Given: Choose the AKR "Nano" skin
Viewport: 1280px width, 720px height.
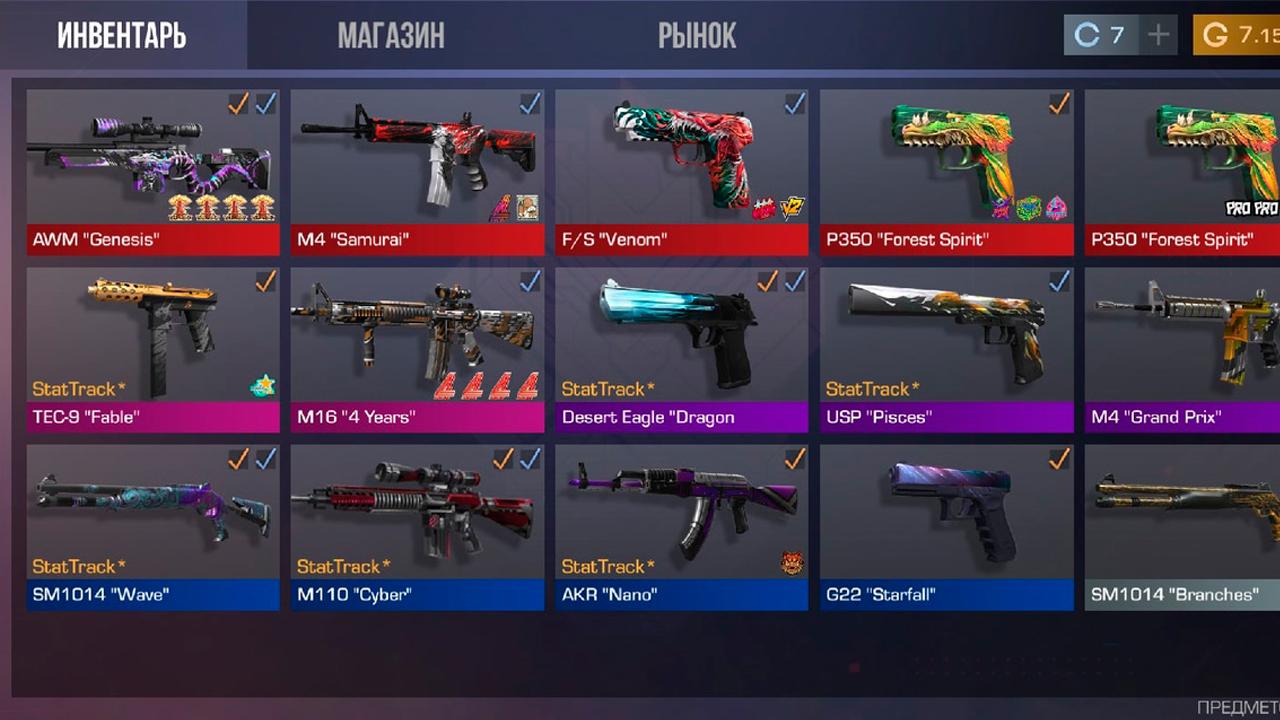Looking at the screenshot, I should [681, 527].
